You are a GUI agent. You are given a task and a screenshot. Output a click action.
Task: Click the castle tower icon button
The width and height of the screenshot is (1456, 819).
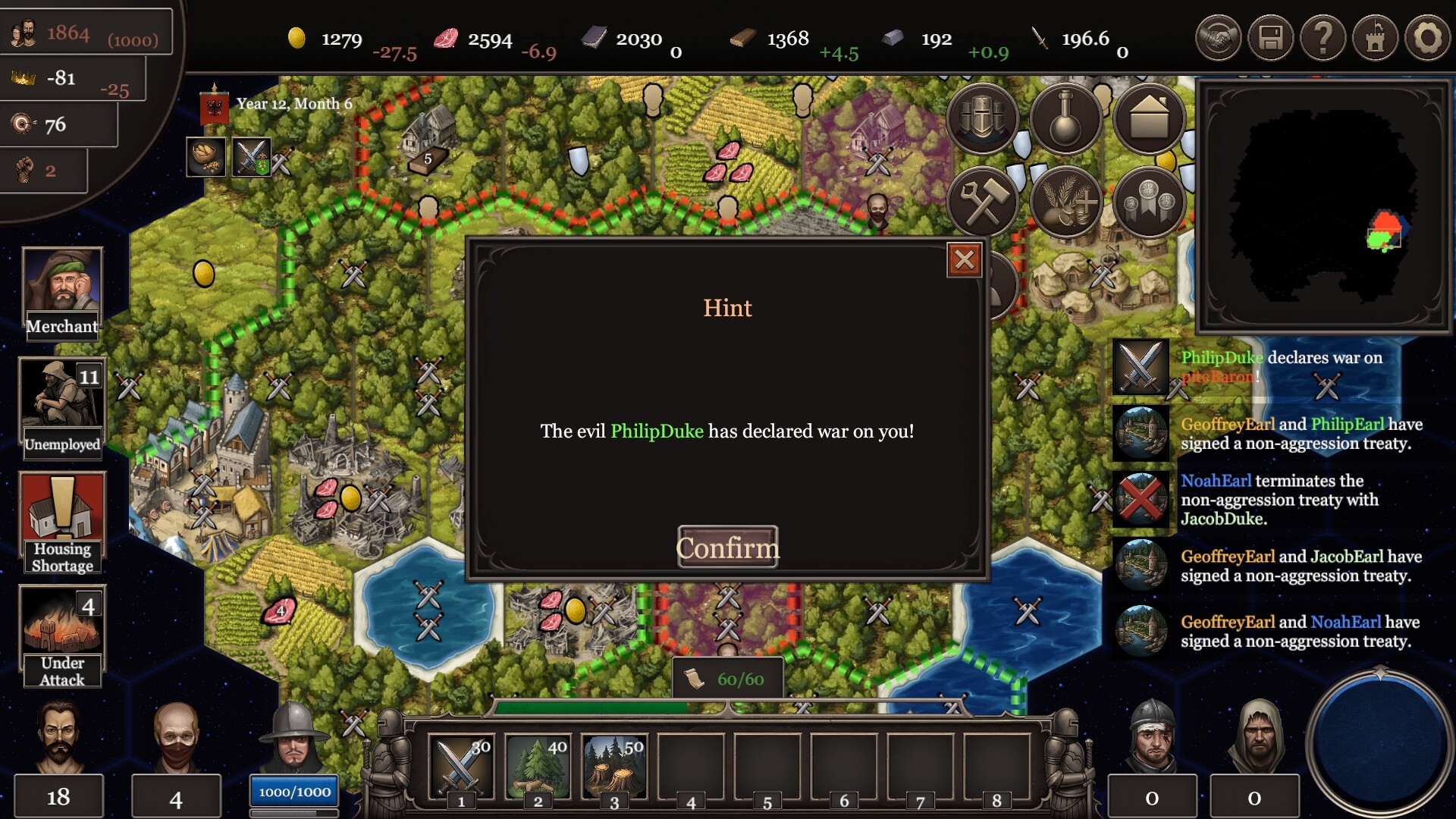coord(1375,38)
